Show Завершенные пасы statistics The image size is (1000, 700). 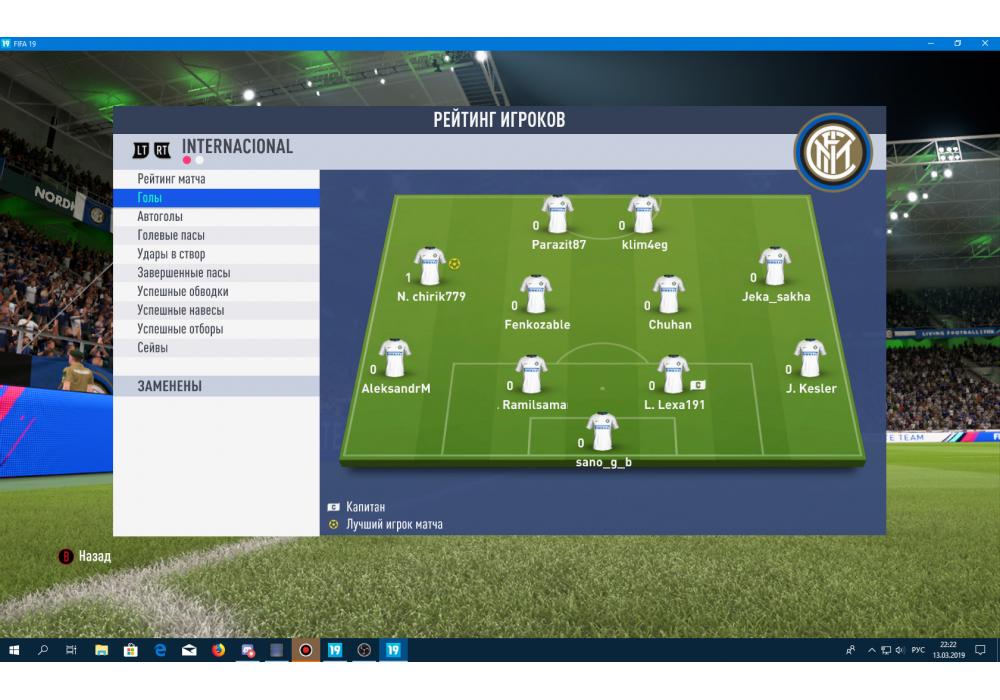tap(184, 273)
